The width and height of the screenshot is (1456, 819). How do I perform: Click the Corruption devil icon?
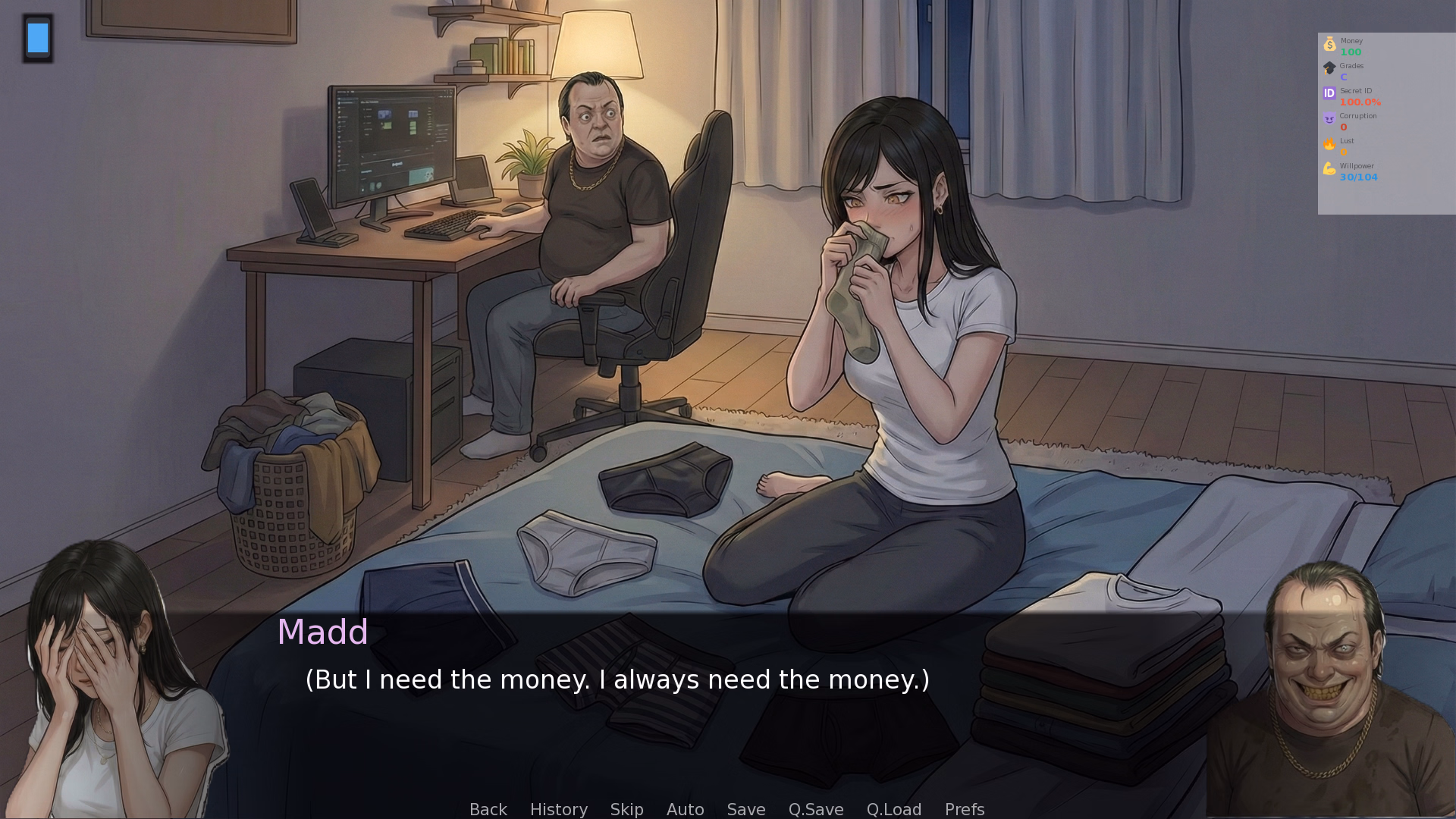(1329, 118)
